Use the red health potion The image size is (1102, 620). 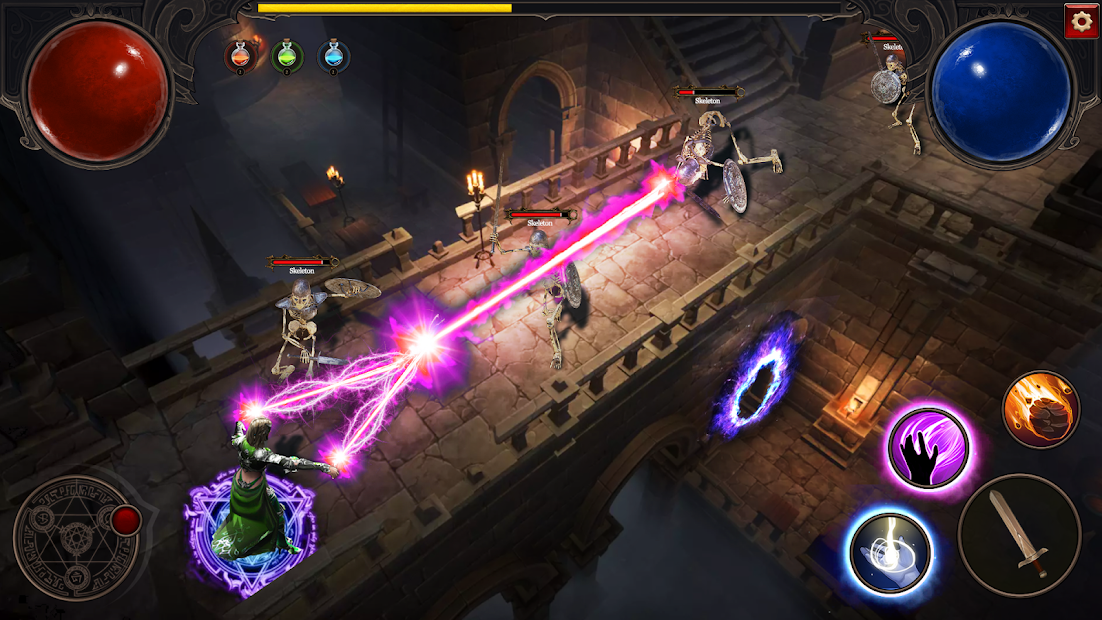point(240,56)
